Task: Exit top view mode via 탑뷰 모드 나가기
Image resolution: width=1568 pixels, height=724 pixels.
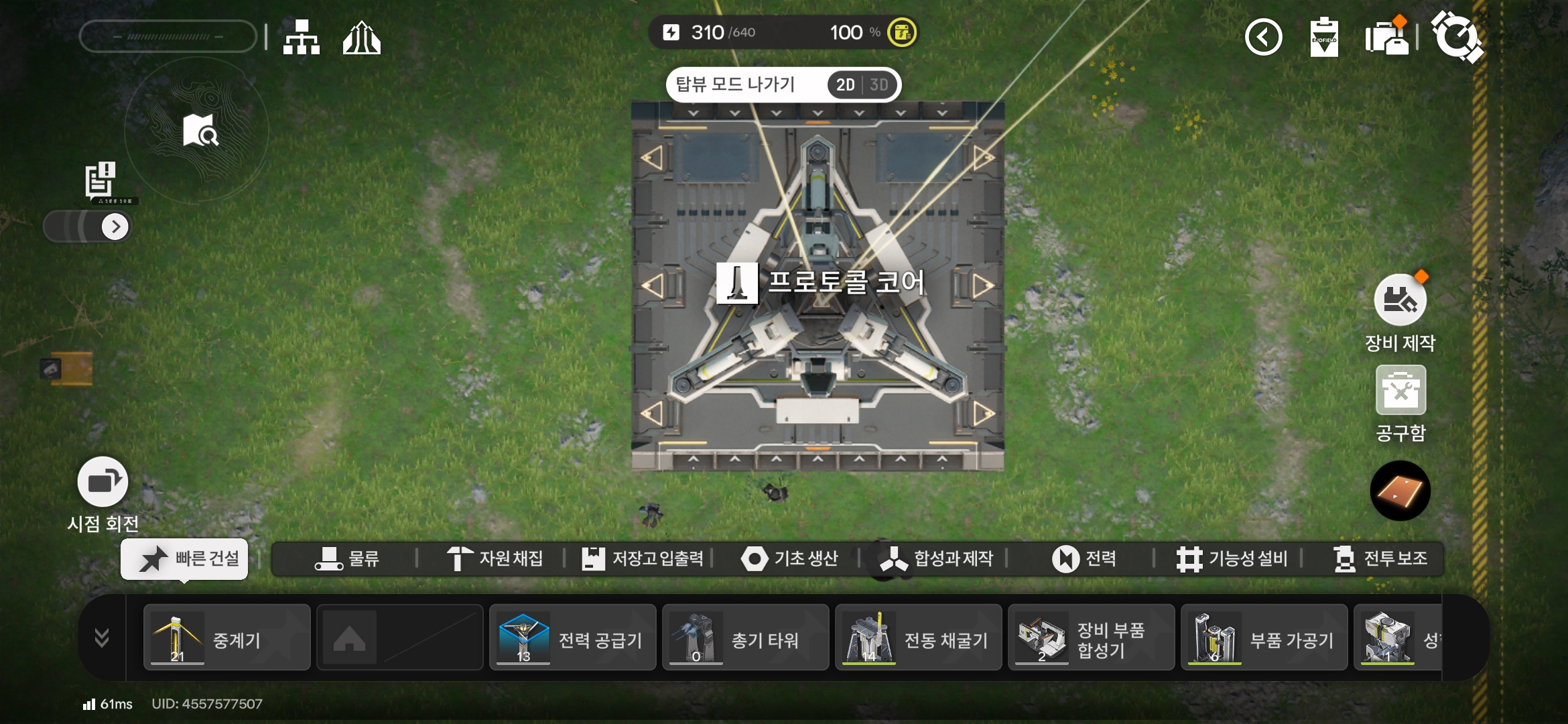Action: coord(735,84)
